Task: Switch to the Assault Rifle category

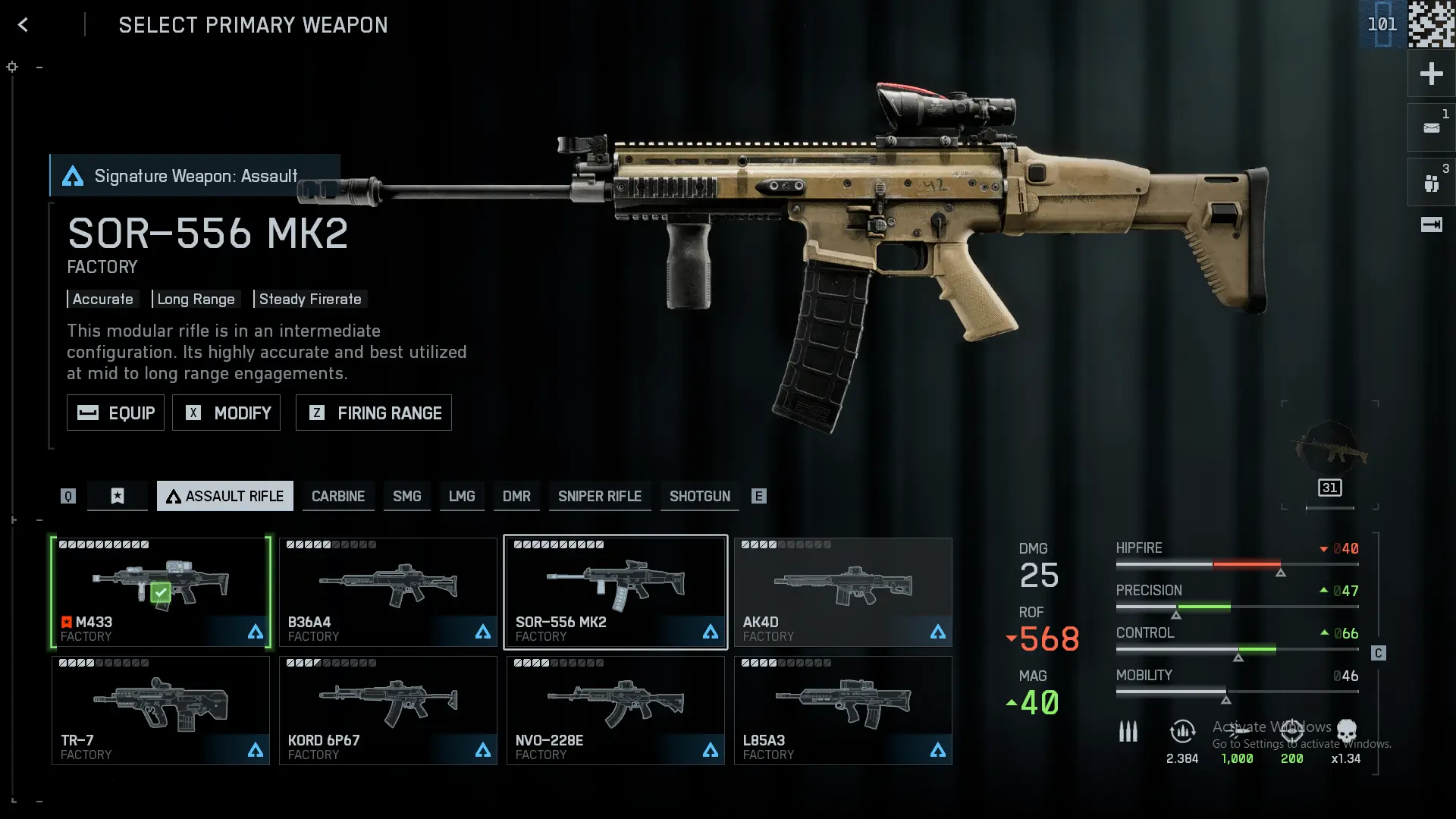Action: pos(224,496)
